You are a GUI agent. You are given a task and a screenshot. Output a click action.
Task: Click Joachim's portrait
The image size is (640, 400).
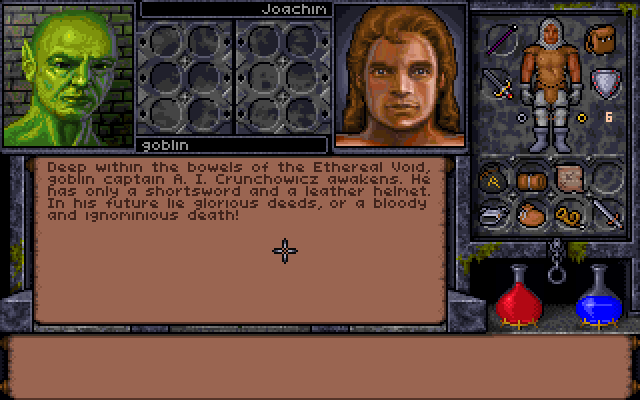400,76
